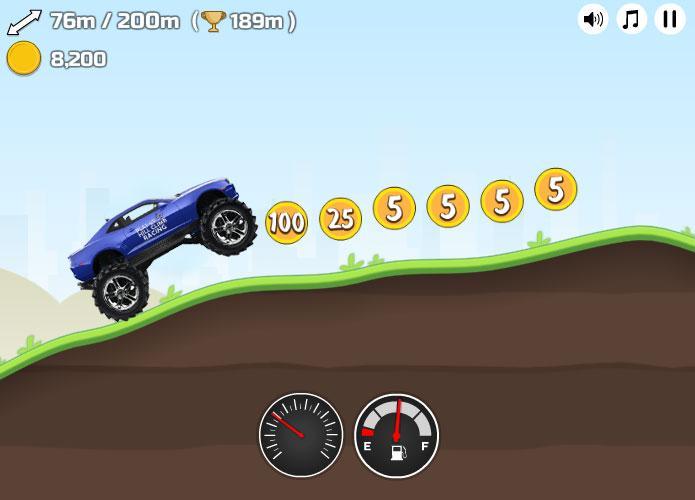Pause the game
The height and width of the screenshot is (500, 695).
pos(669,19)
